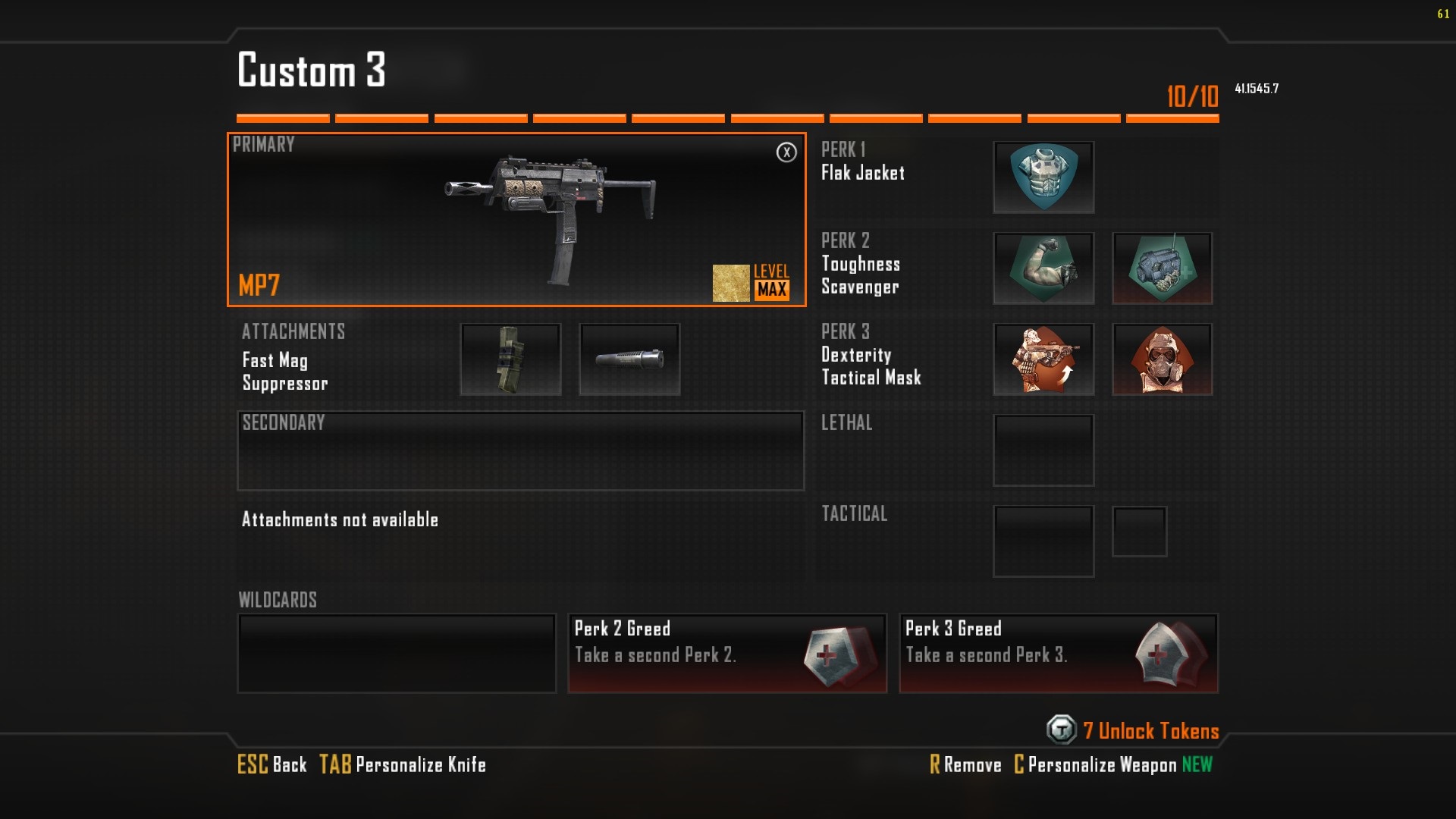The width and height of the screenshot is (1456, 819).
Task: Choose the Toughness perk icon
Action: click(x=1043, y=268)
